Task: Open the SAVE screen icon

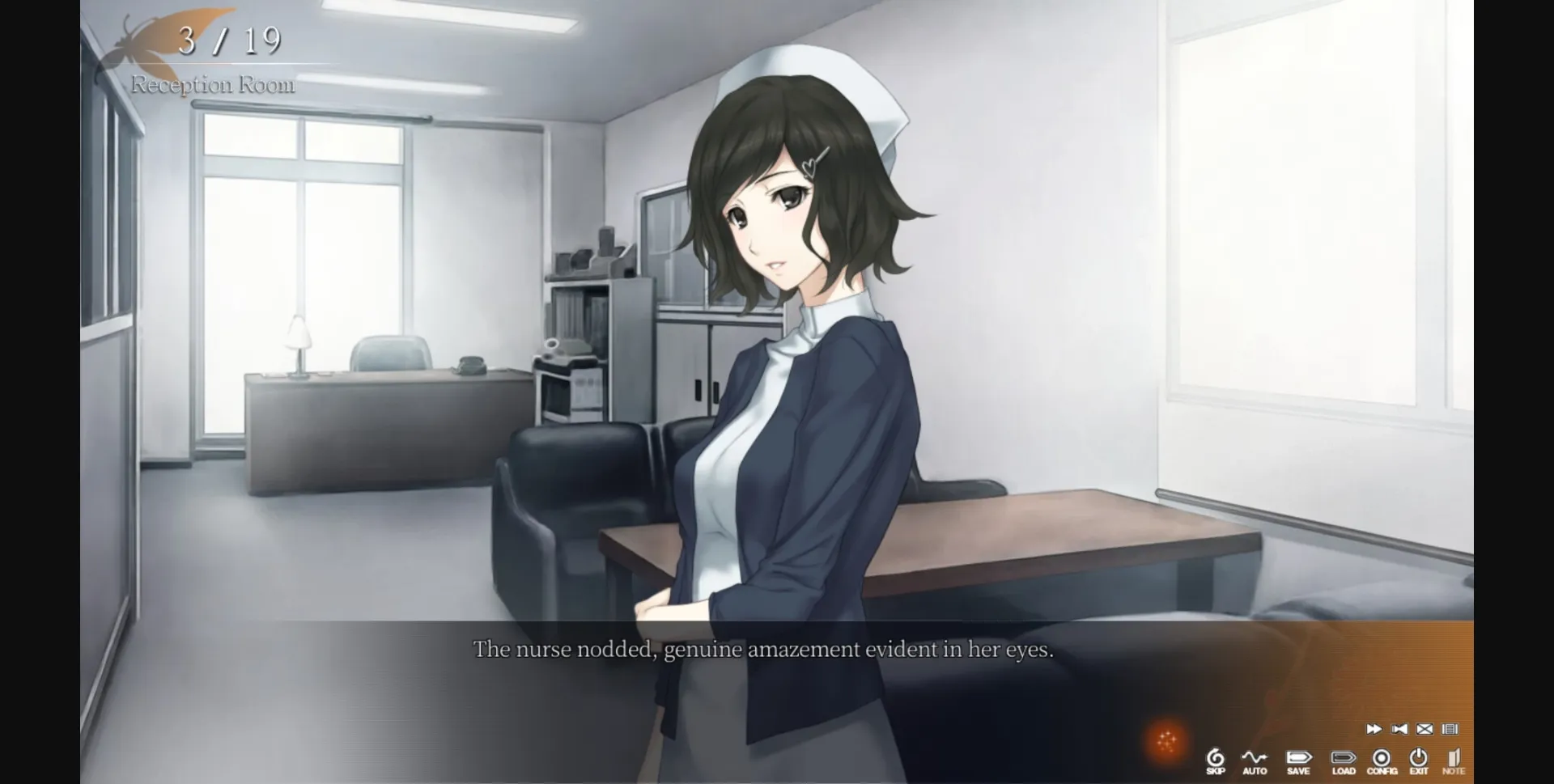Action: [x=1300, y=756]
